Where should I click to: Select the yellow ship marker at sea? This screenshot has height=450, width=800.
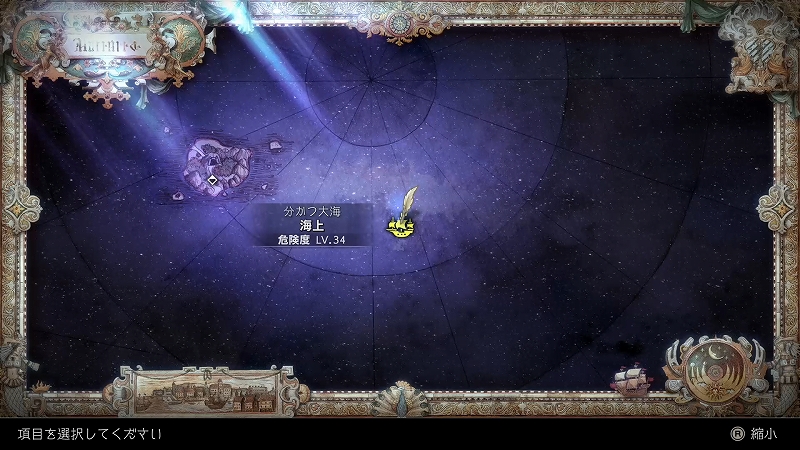coord(401,230)
